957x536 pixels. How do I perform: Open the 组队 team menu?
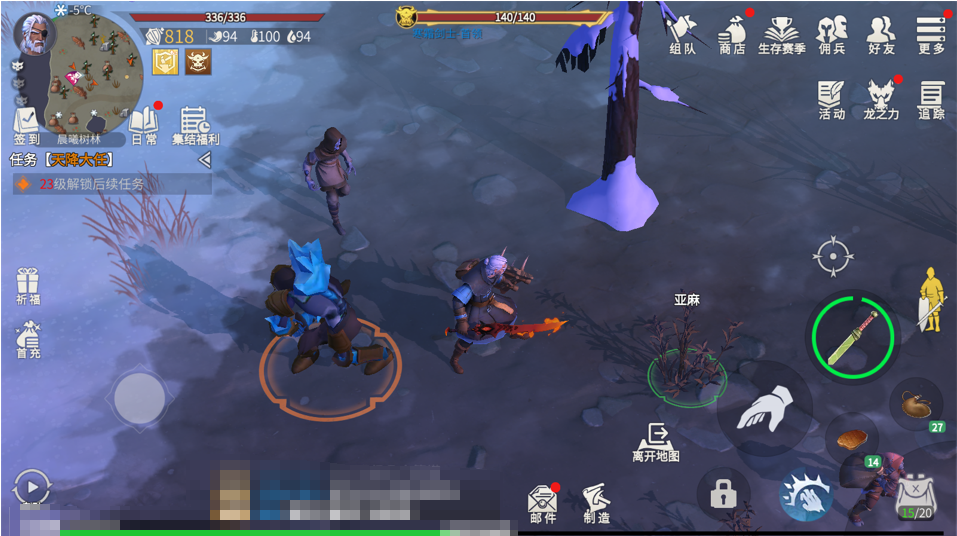pyautogui.click(x=683, y=34)
